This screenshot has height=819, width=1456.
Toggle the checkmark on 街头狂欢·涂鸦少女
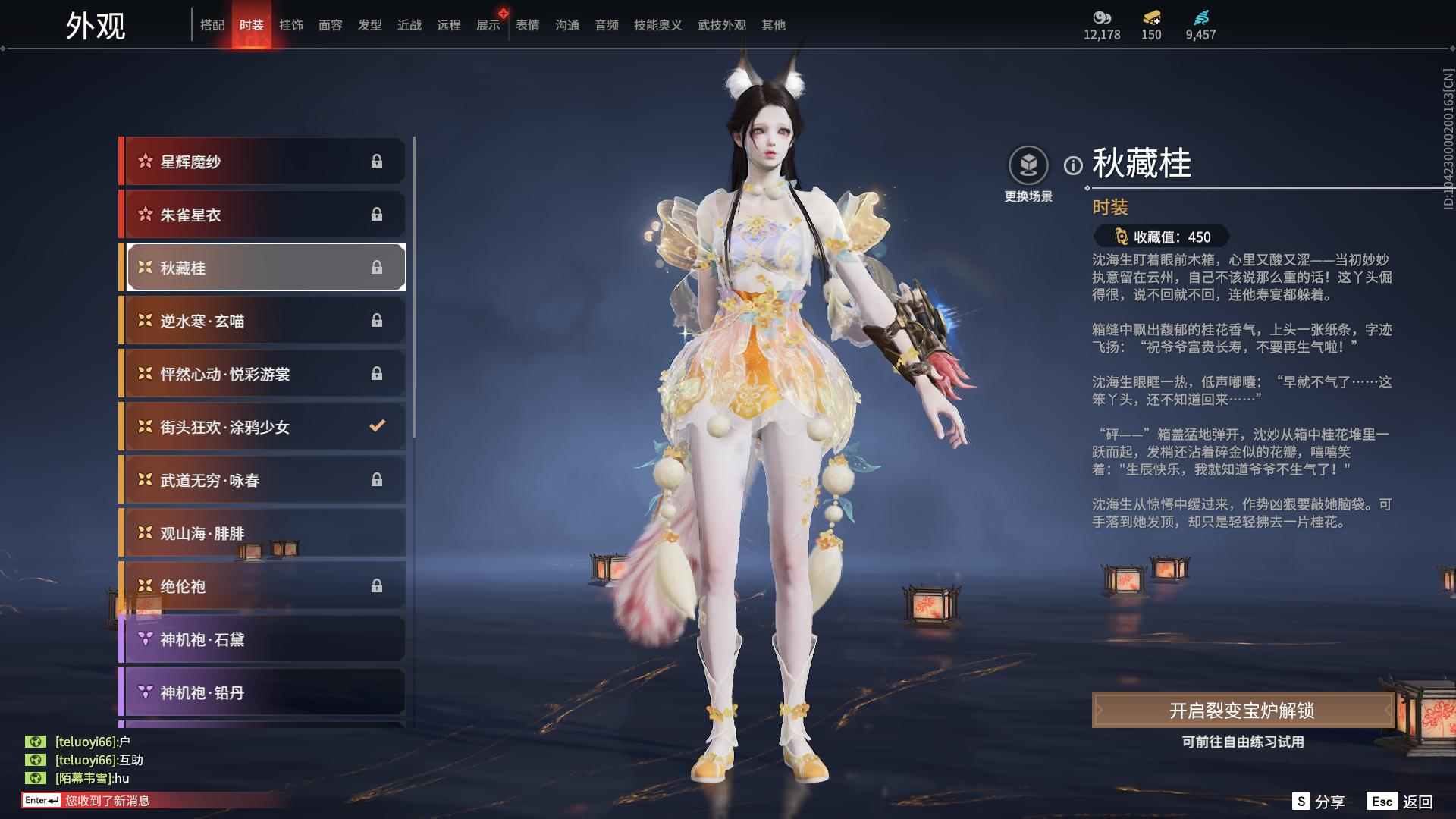[377, 427]
